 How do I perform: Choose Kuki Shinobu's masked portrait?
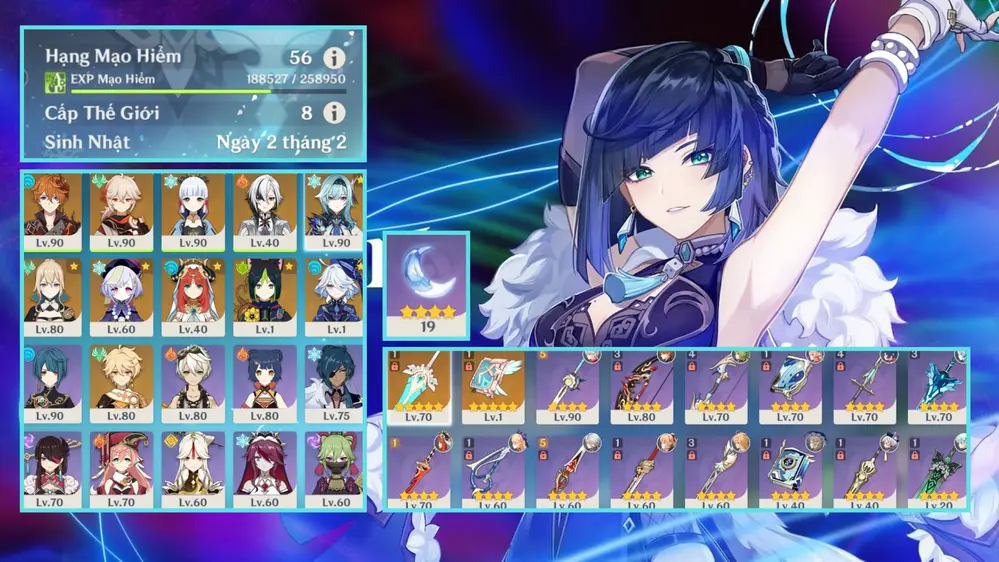coord(336,467)
